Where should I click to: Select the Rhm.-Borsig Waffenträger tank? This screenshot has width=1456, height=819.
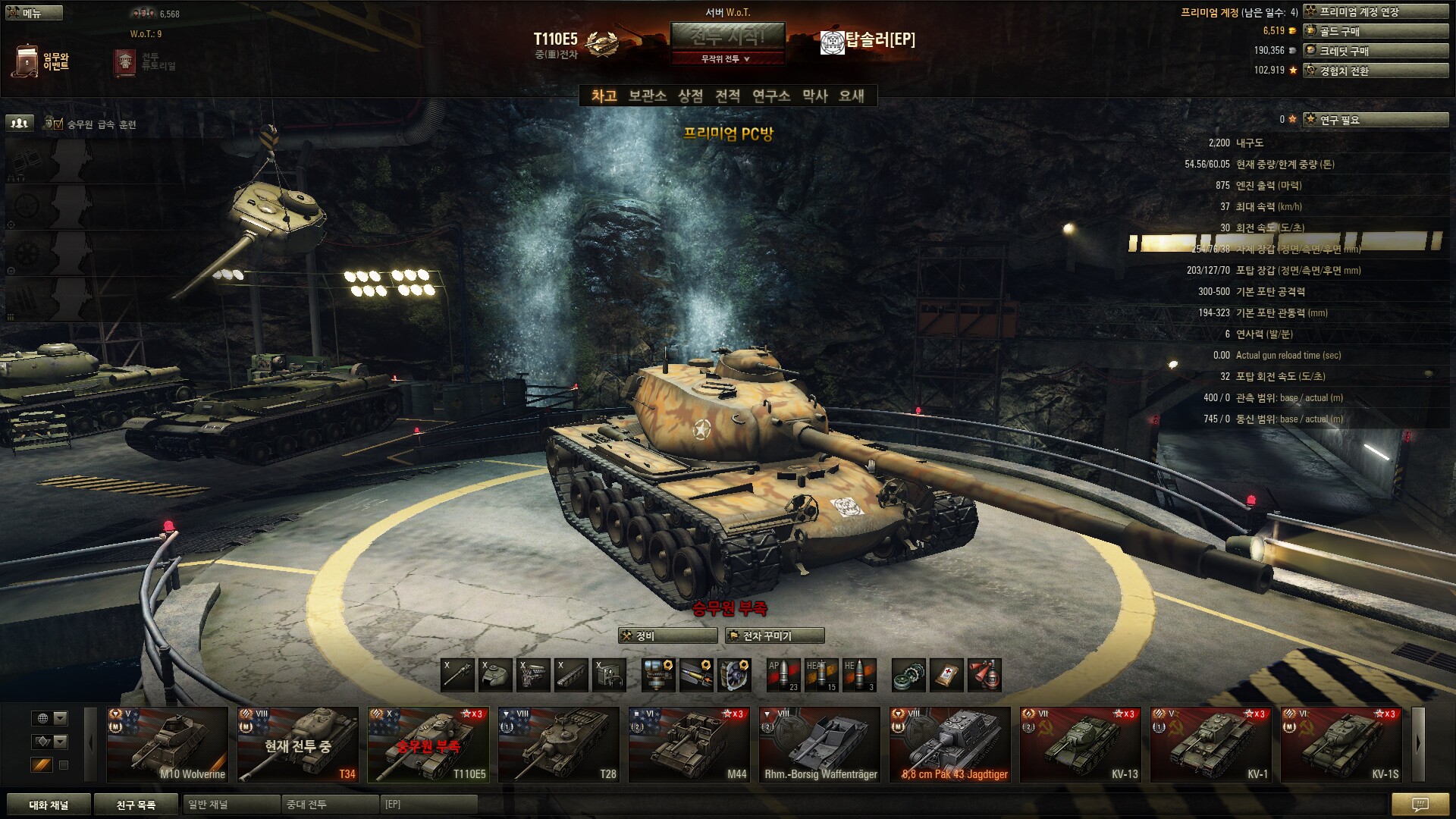(x=820, y=744)
